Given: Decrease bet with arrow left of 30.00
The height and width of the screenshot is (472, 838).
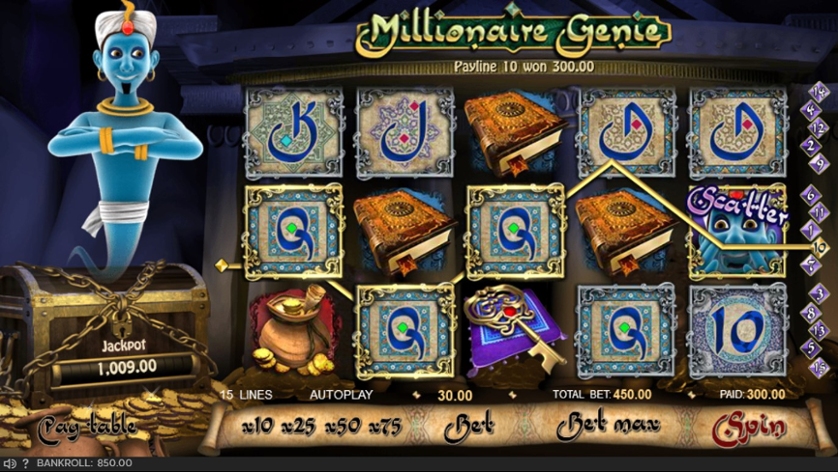Looking at the screenshot, I should point(417,396).
